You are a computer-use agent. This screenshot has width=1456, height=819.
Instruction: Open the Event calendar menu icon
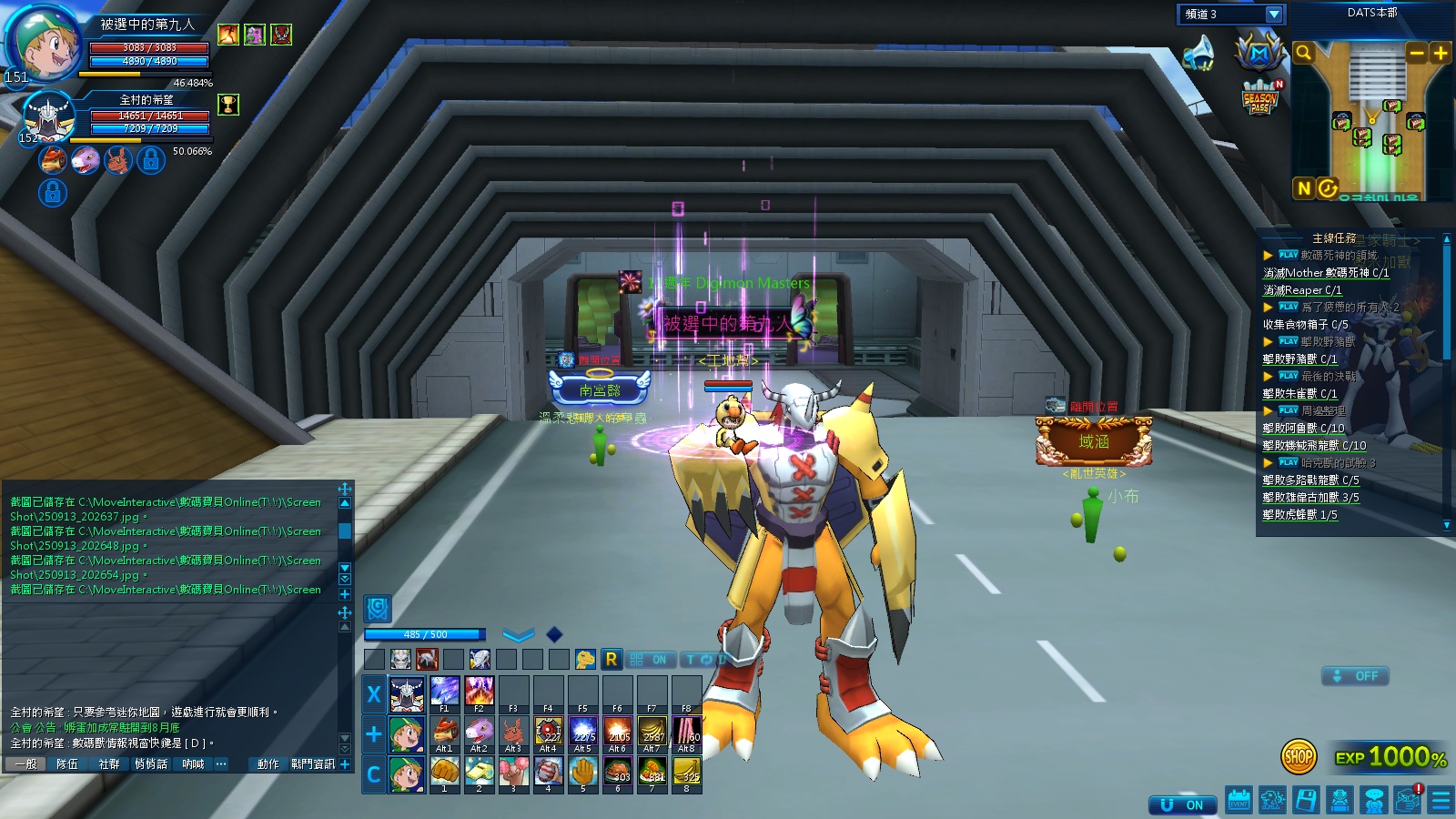click(1239, 801)
